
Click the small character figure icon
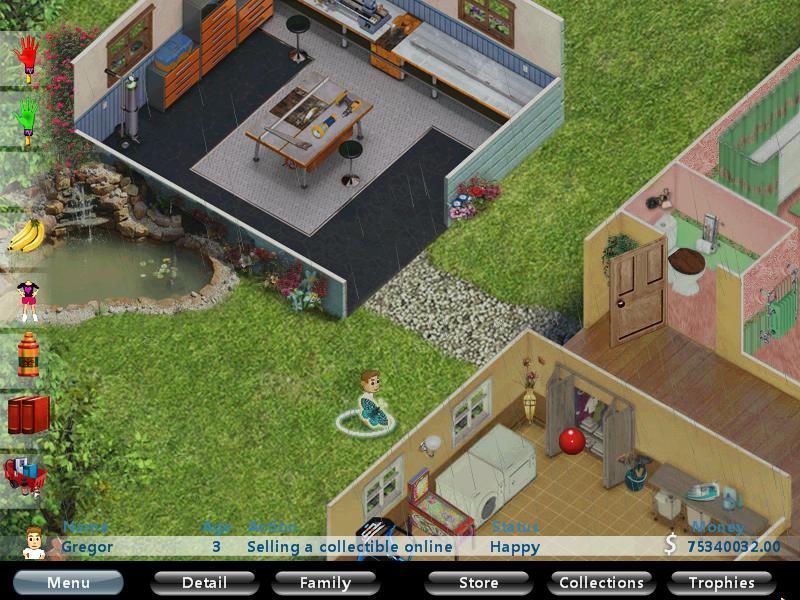tap(27, 296)
